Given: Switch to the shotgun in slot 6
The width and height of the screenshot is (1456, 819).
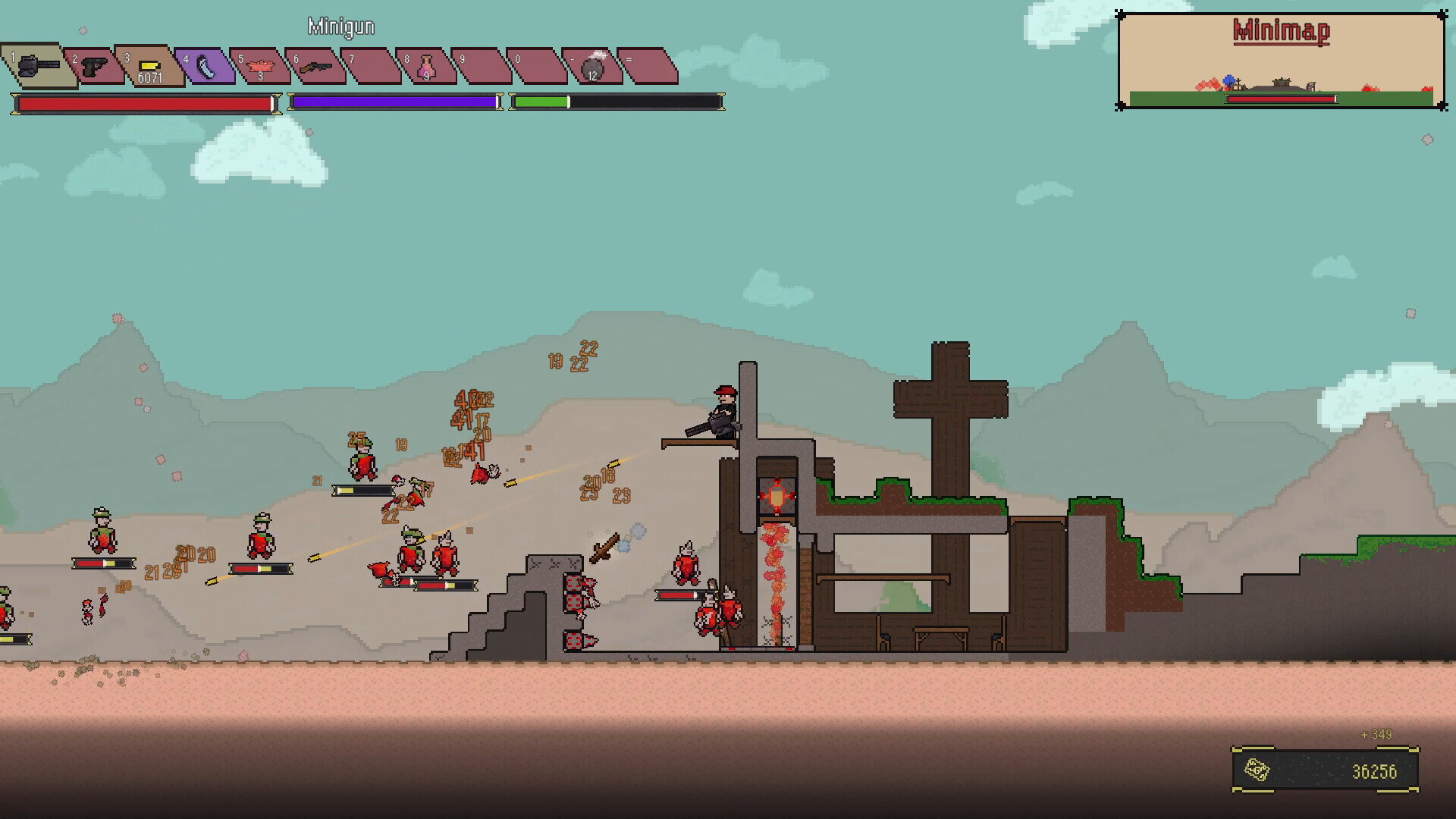Looking at the screenshot, I should point(315,67).
